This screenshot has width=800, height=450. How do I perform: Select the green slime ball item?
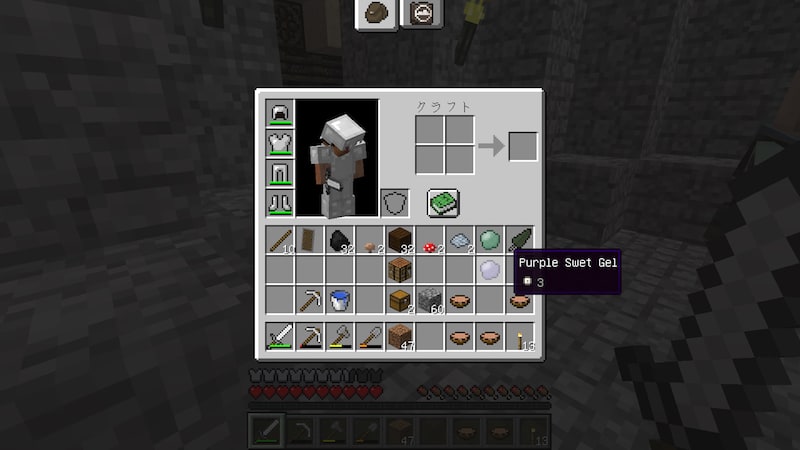pos(490,241)
